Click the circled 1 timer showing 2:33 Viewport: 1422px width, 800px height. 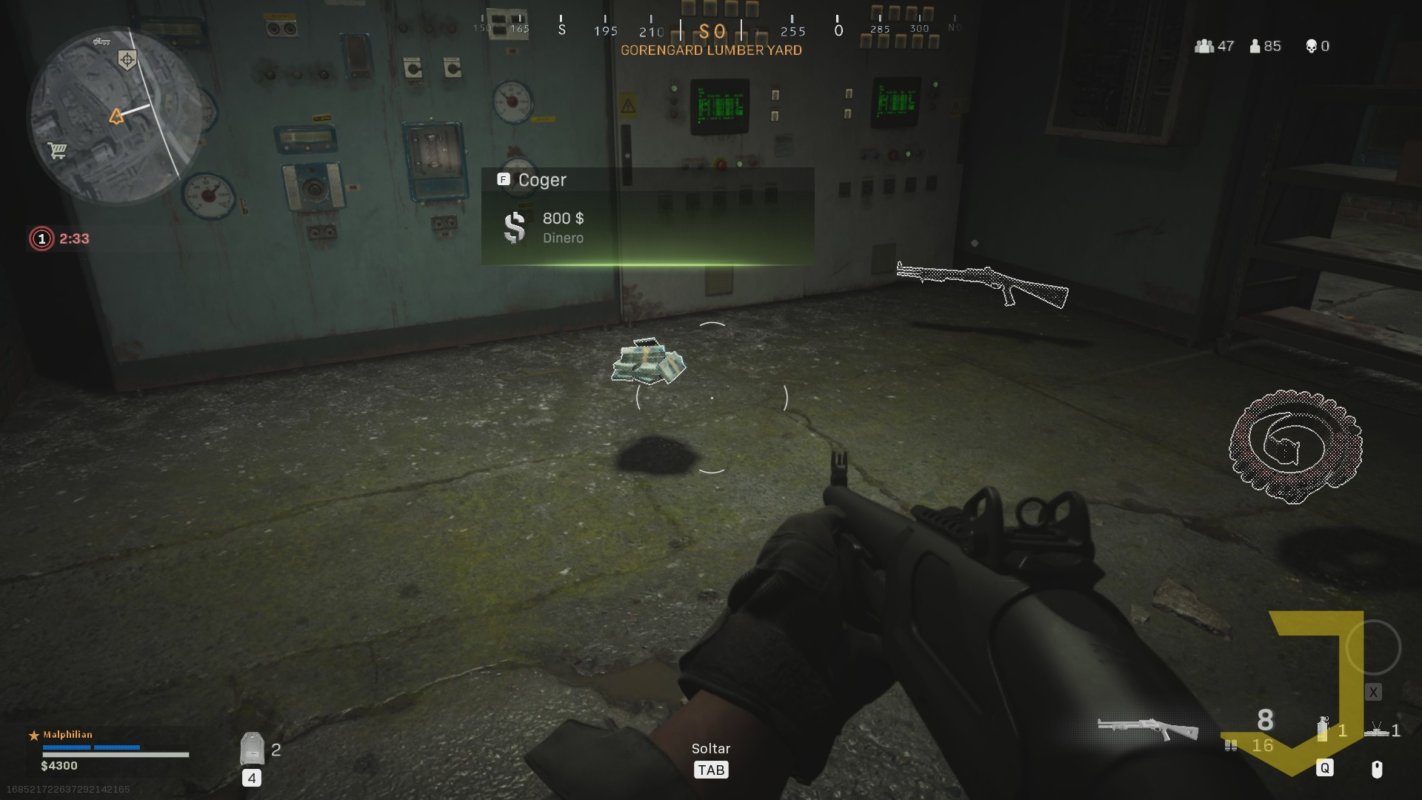click(x=41, y=238)
